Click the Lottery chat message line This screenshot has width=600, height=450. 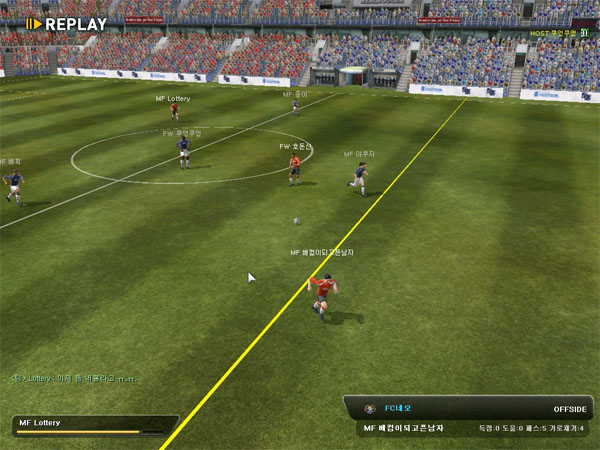tap(72, 379)
